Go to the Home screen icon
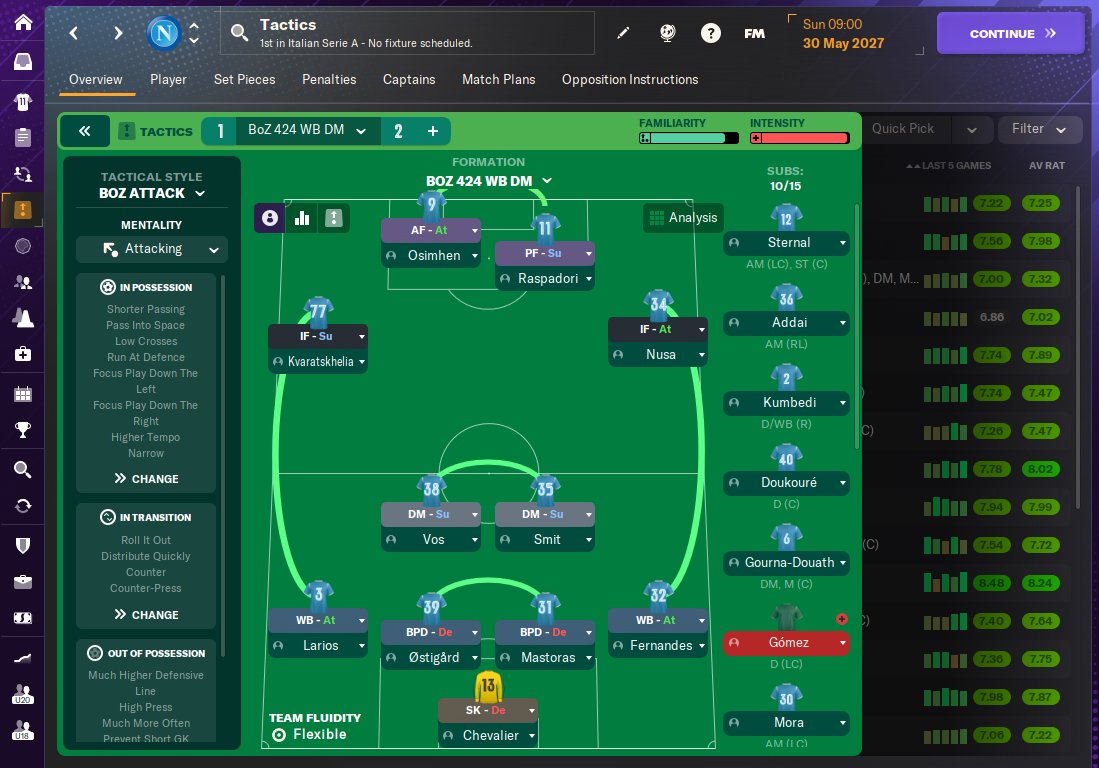Image resolution: width=1099 pixels, height=768 pixels. (x=24, y=23)
